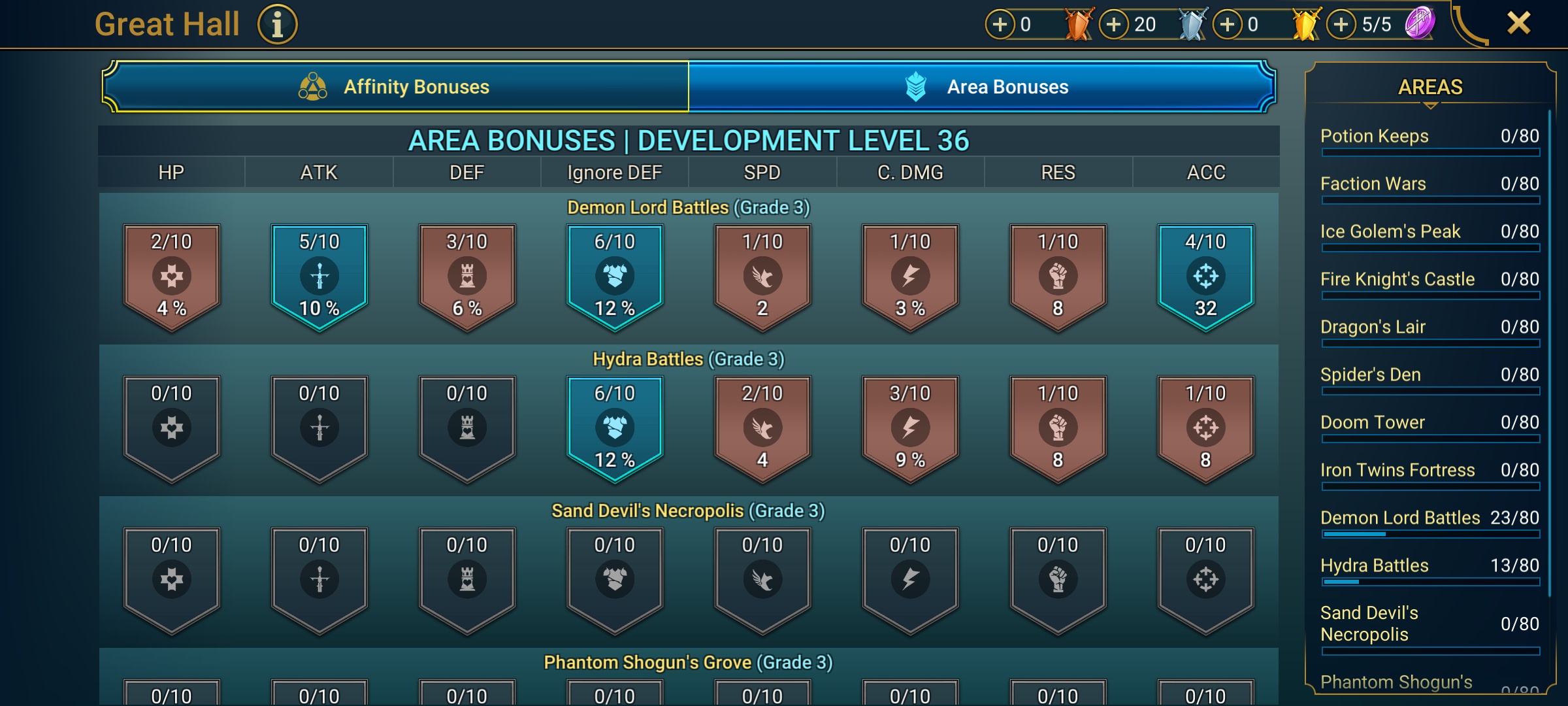Upgrade the Demon Lord ATK 5/10 bonus
The height and width of the screenshot is (706, 1568).
point(319,277)
